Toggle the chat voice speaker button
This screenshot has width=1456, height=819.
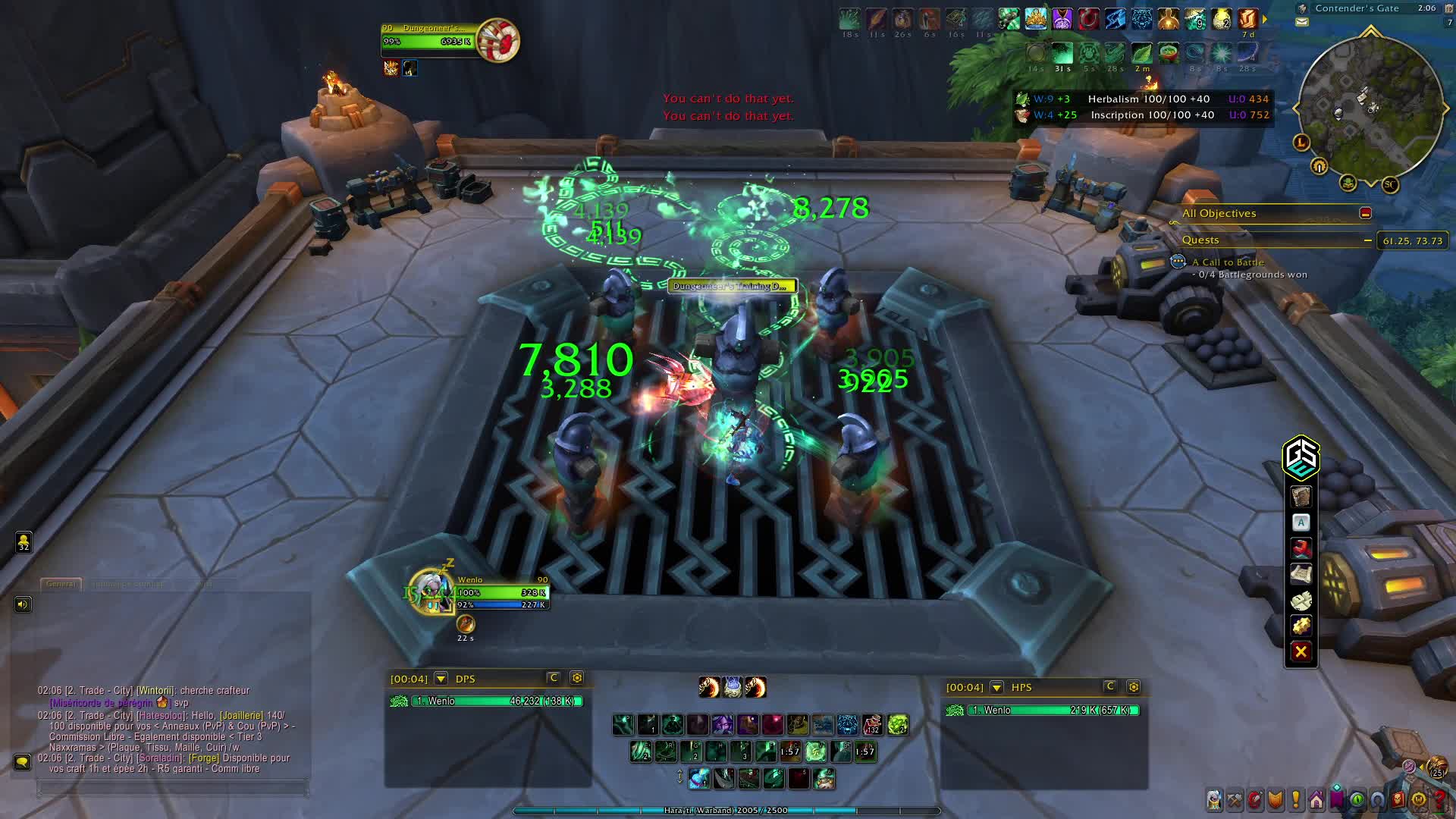23,604
